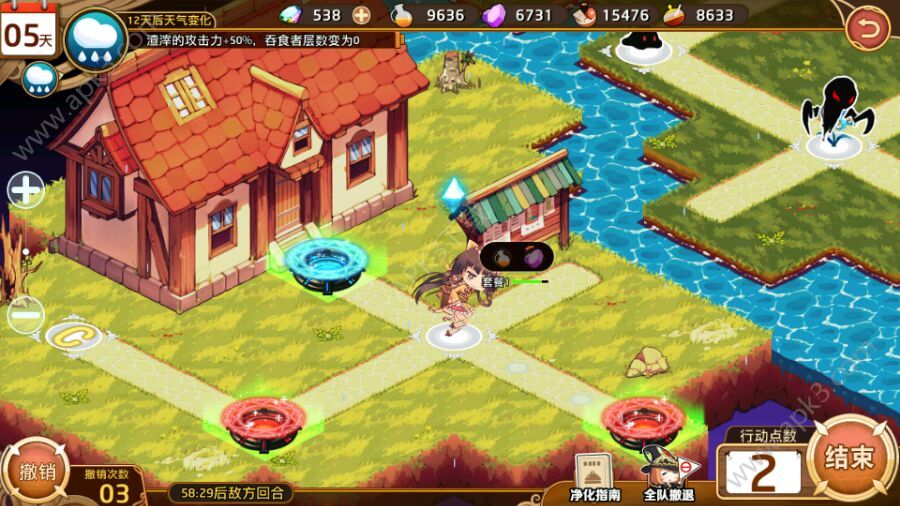Screen dimensions: 900x506
Task: Add diamonds with the orange plus button
Action: tap(361, 15)
